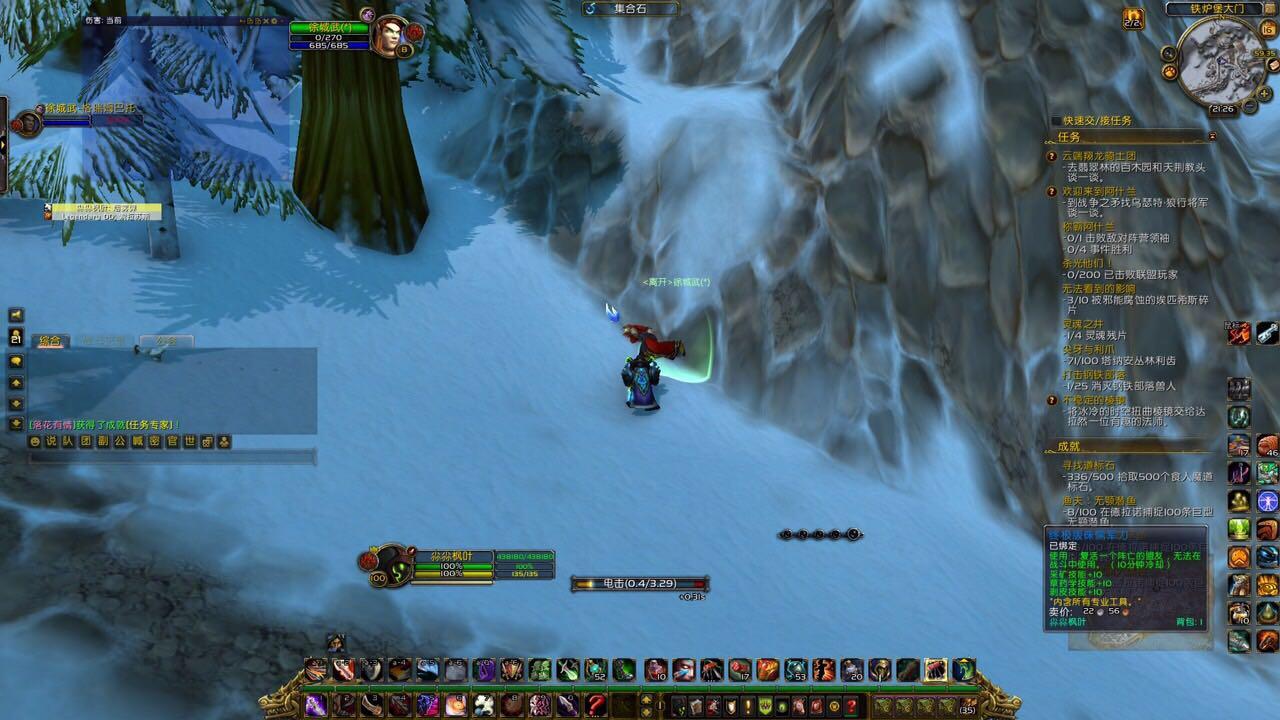Open the emoji picker on chat bar
The width and height of the screenshot is (1280, 720).
click(x=35, y=441)
